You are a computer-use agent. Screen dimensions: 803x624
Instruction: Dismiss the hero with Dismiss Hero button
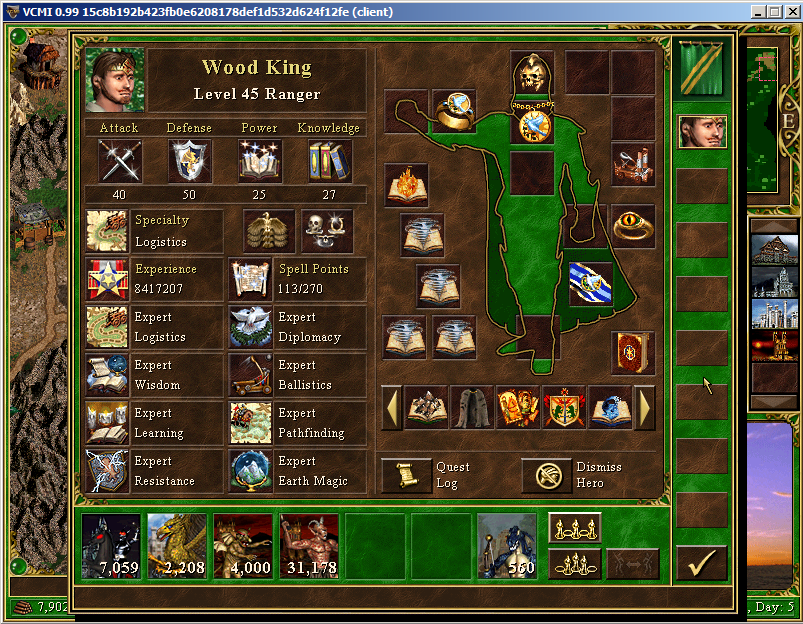click(546, 475)
